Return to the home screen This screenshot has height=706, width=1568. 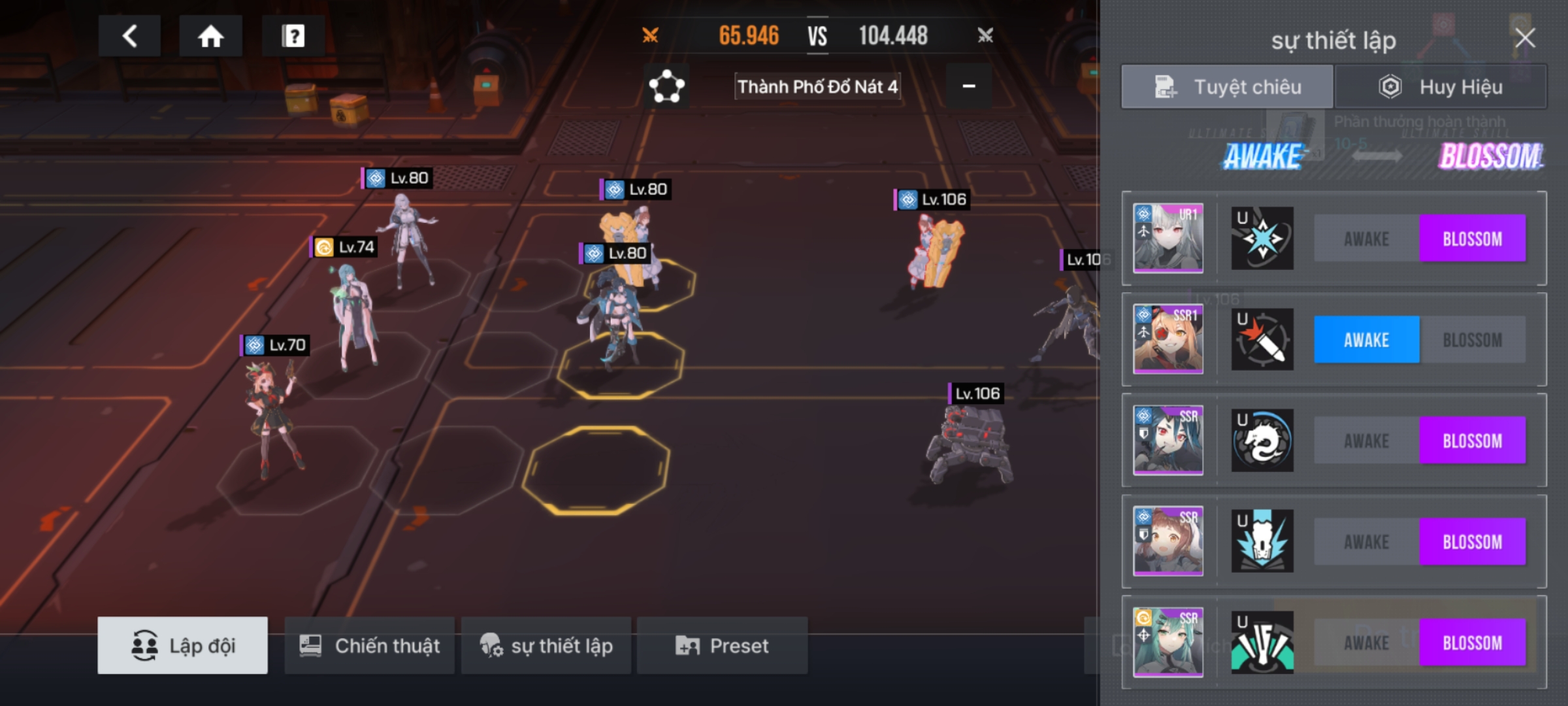tap(210, 36)
